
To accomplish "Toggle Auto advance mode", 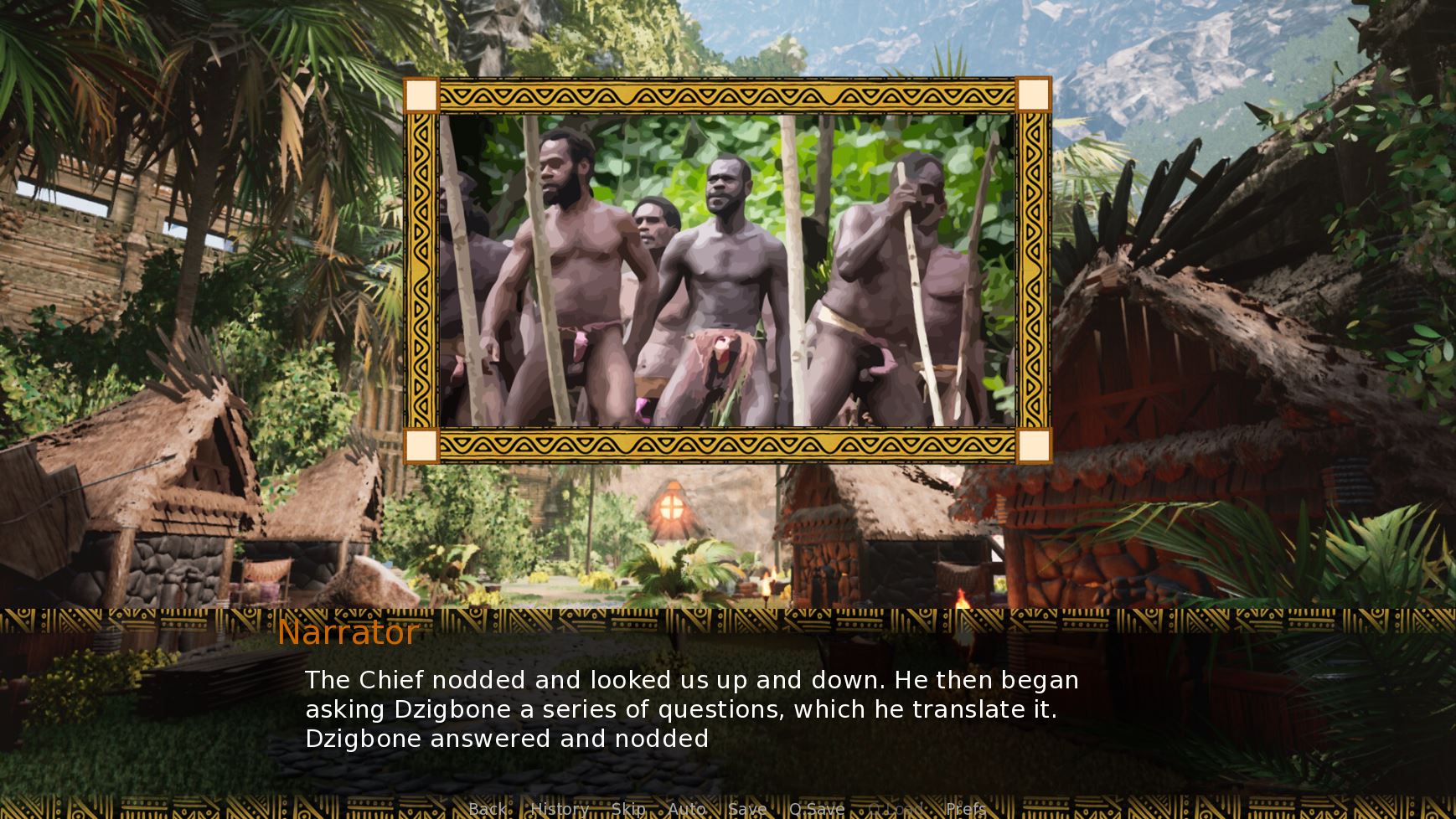I will click(687, 809).
